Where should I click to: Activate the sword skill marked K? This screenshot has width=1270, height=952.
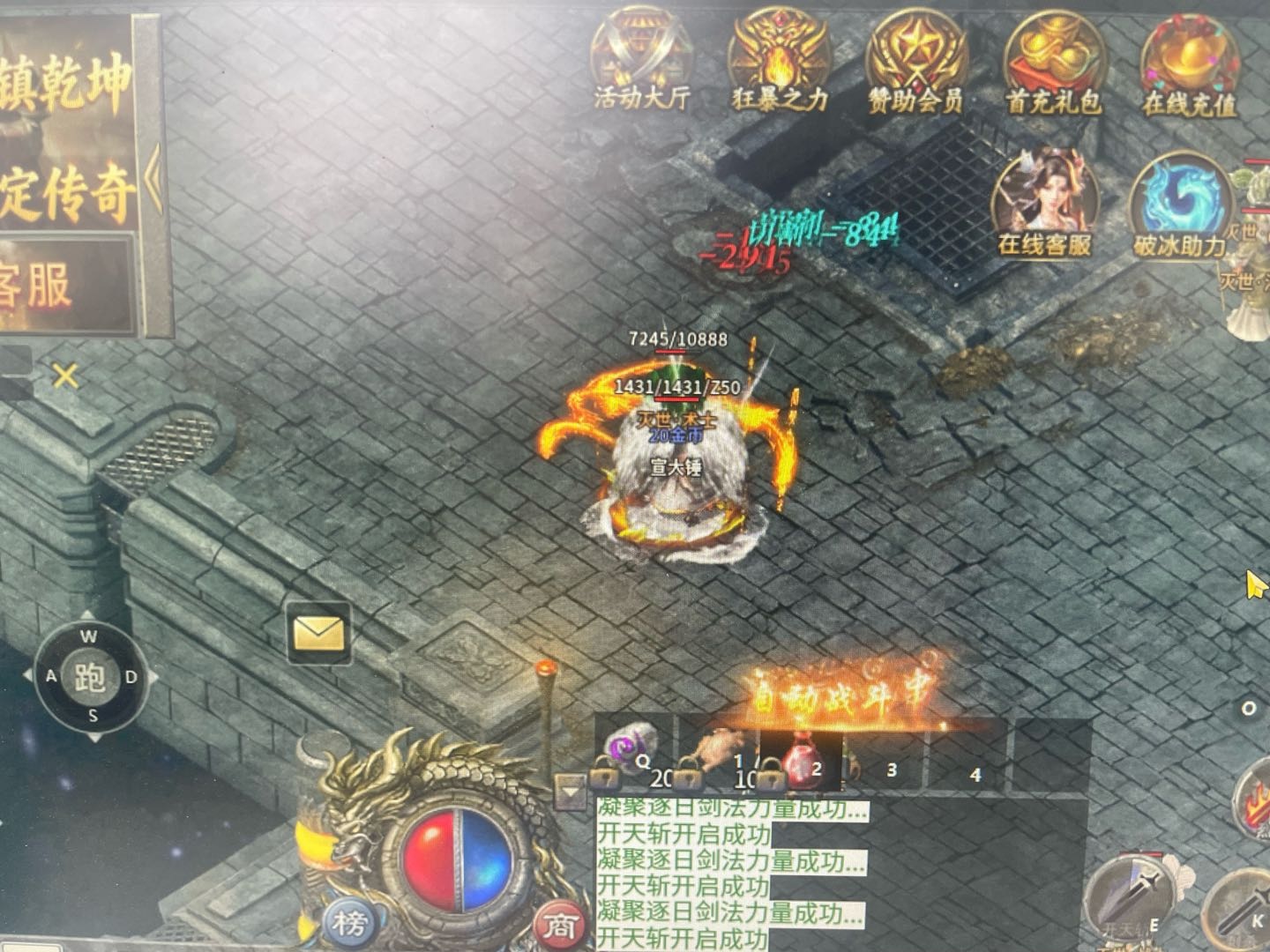(1244, 908)
